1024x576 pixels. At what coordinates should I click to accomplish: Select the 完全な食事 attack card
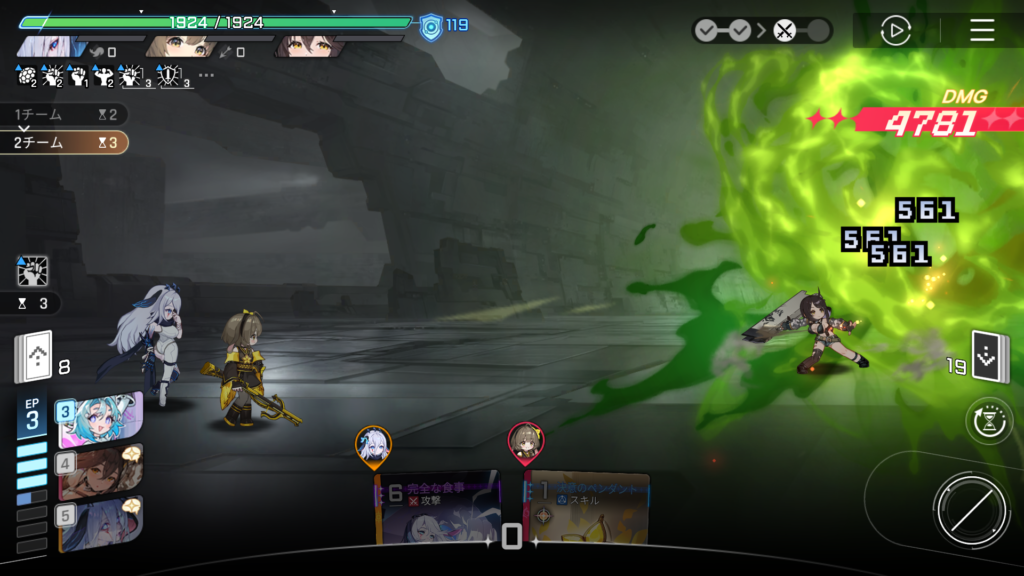point(438,508)
